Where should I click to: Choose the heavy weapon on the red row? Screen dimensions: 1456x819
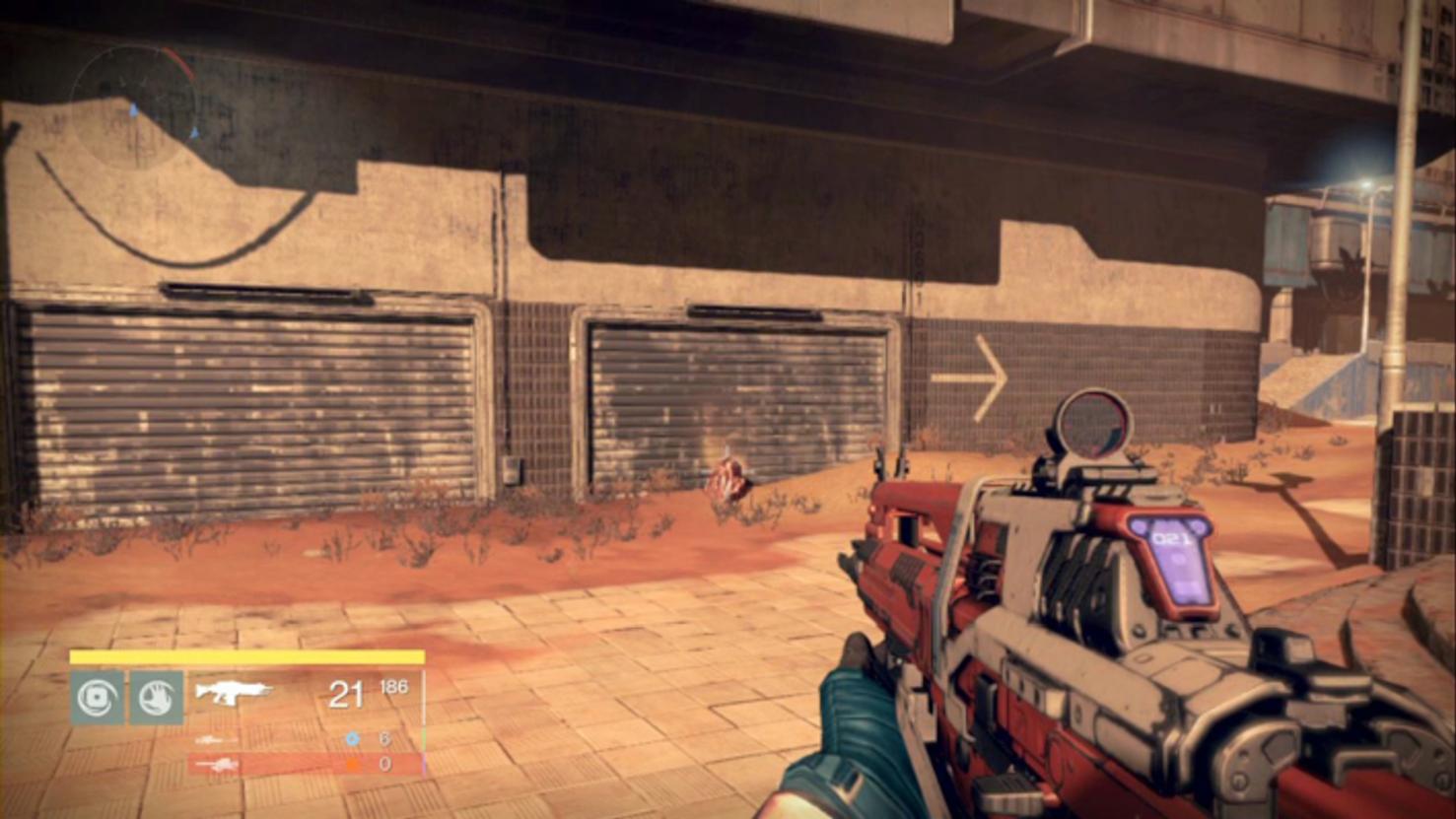(218, 764)
